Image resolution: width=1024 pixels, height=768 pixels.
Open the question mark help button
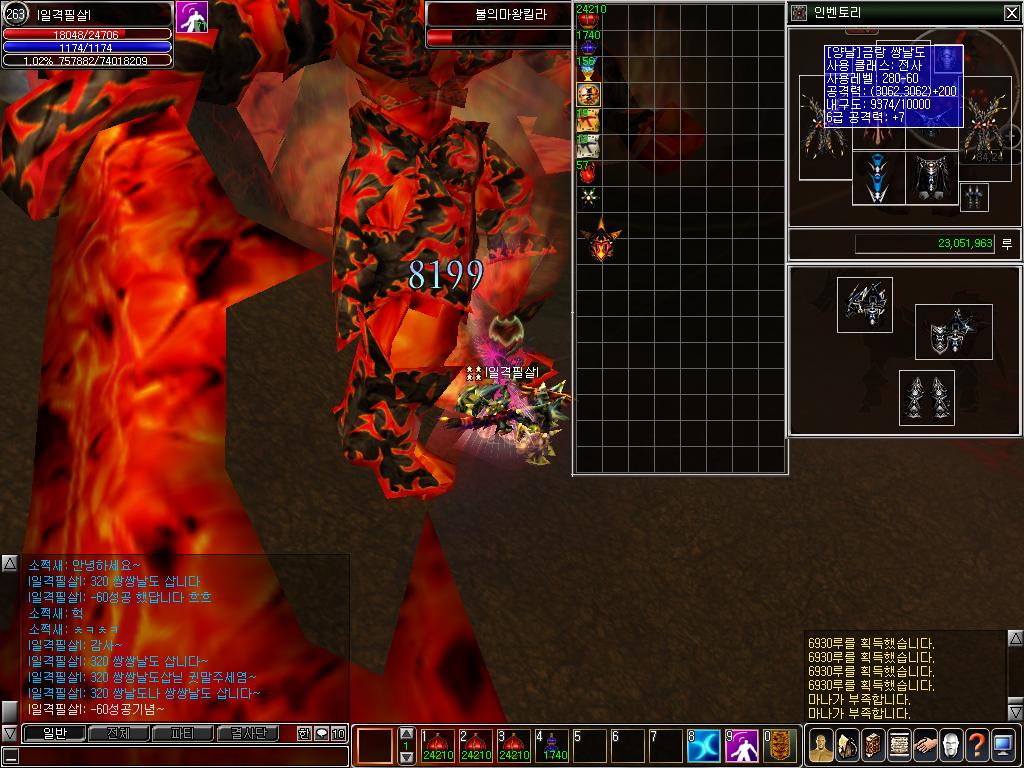click(x=977, y=746)
